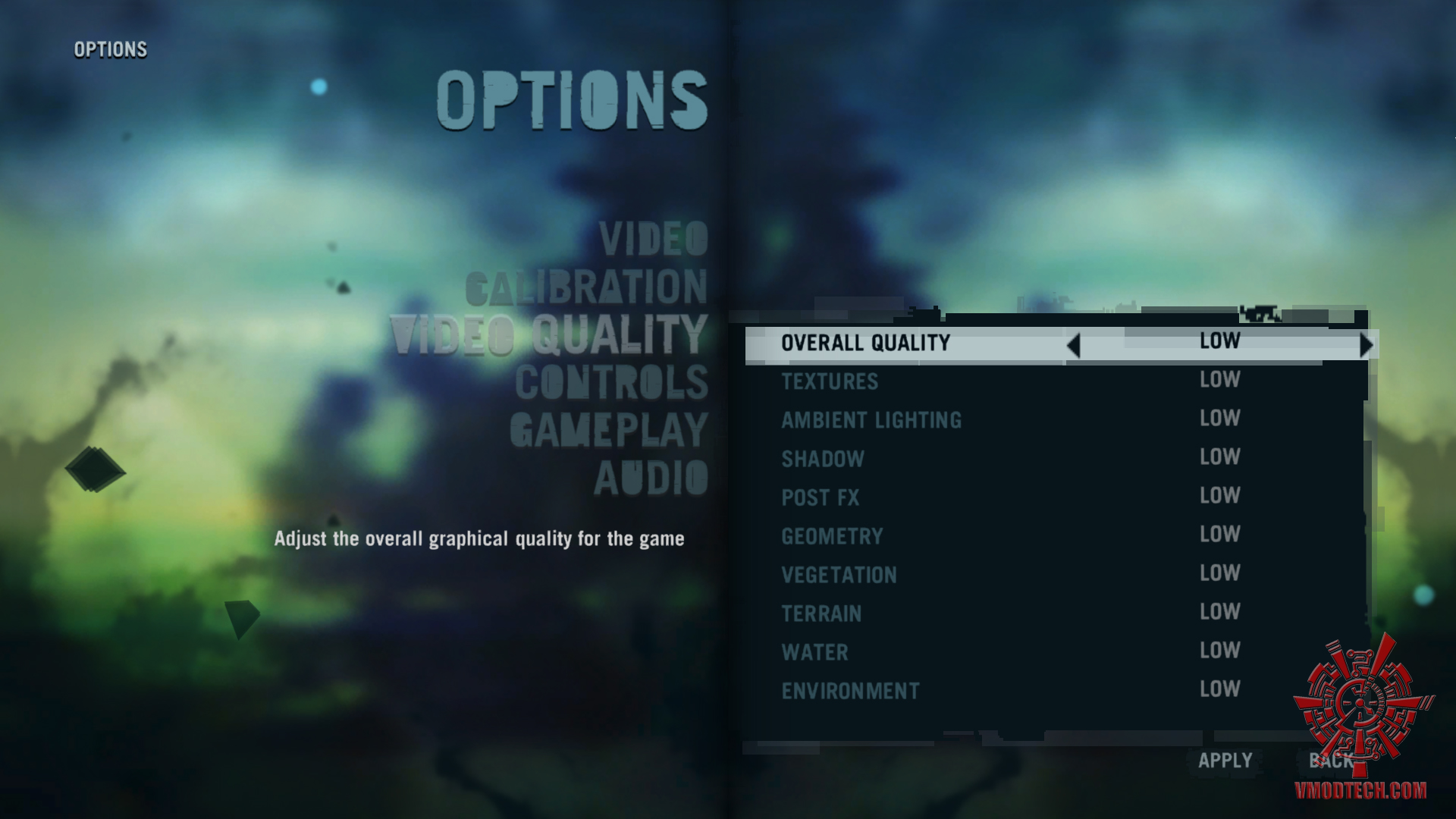Image resolution: width=1456 pixels, height=819 pixels.
Task: Open the Video options section
Action: 653,240
